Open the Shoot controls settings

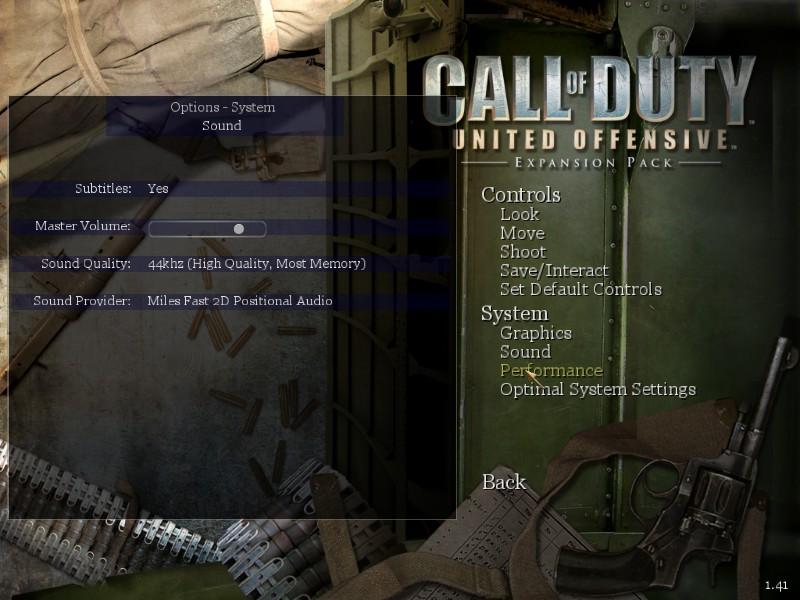(x=523, y=252)
